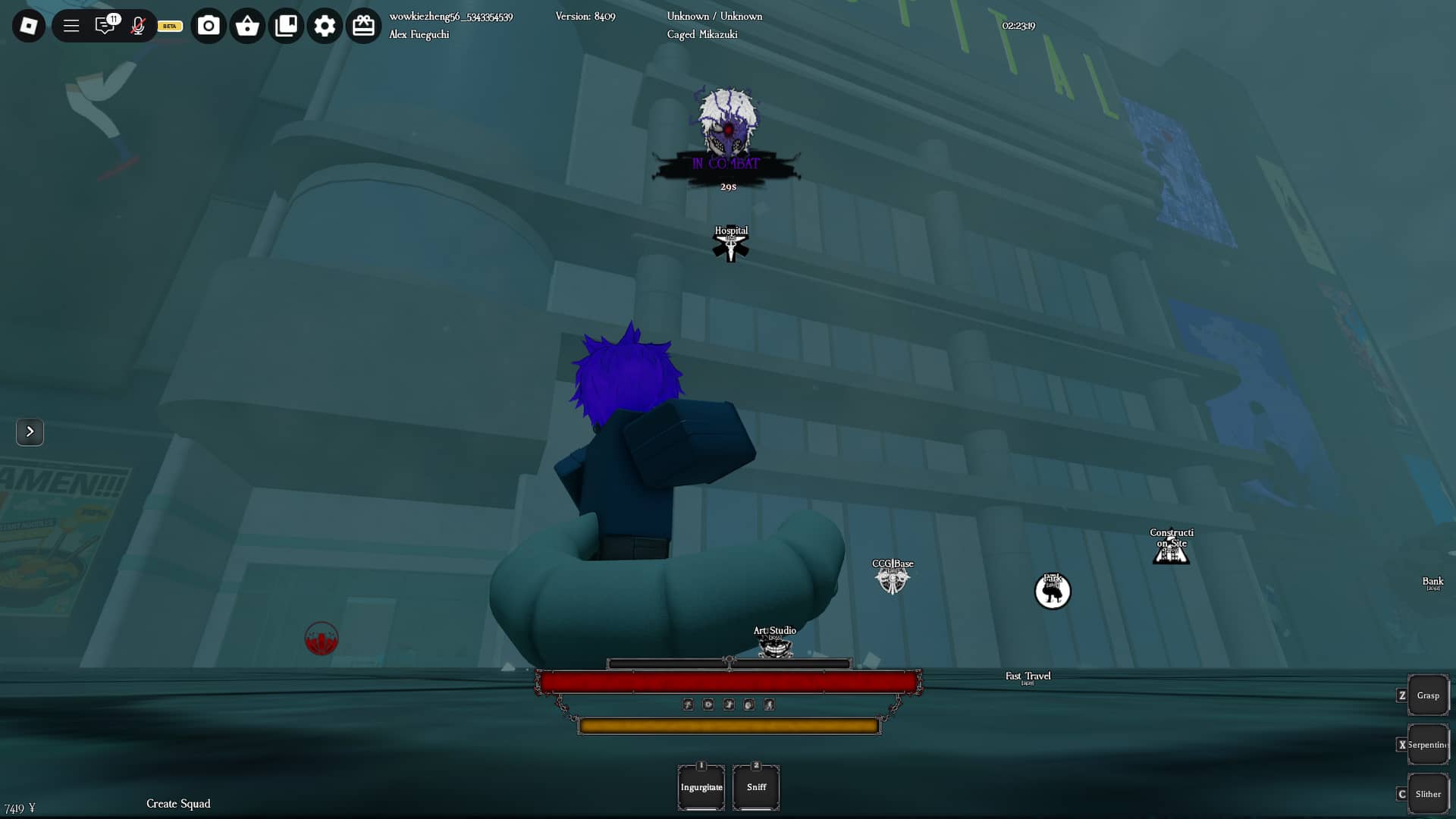Click the Create Squad button
Image resolution: width=1456 pixels, height=819 pixels.
[178, 803]
